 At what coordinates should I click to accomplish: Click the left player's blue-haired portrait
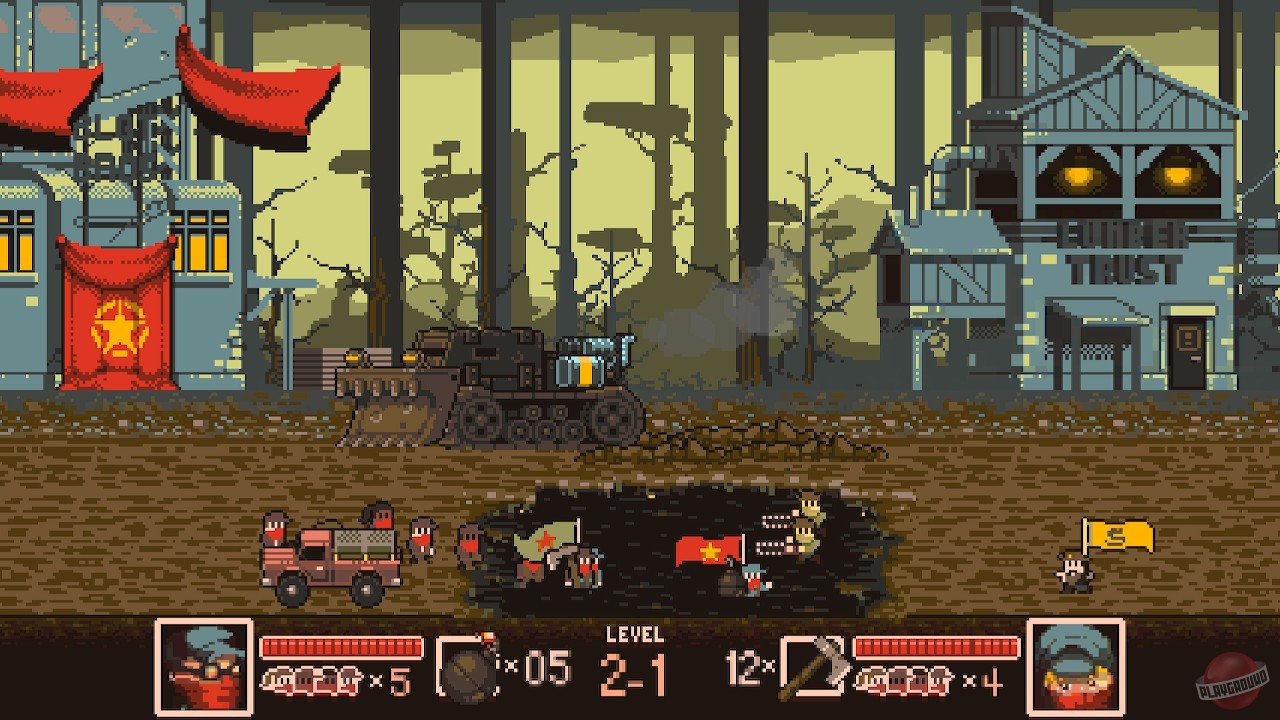point(203,665)
